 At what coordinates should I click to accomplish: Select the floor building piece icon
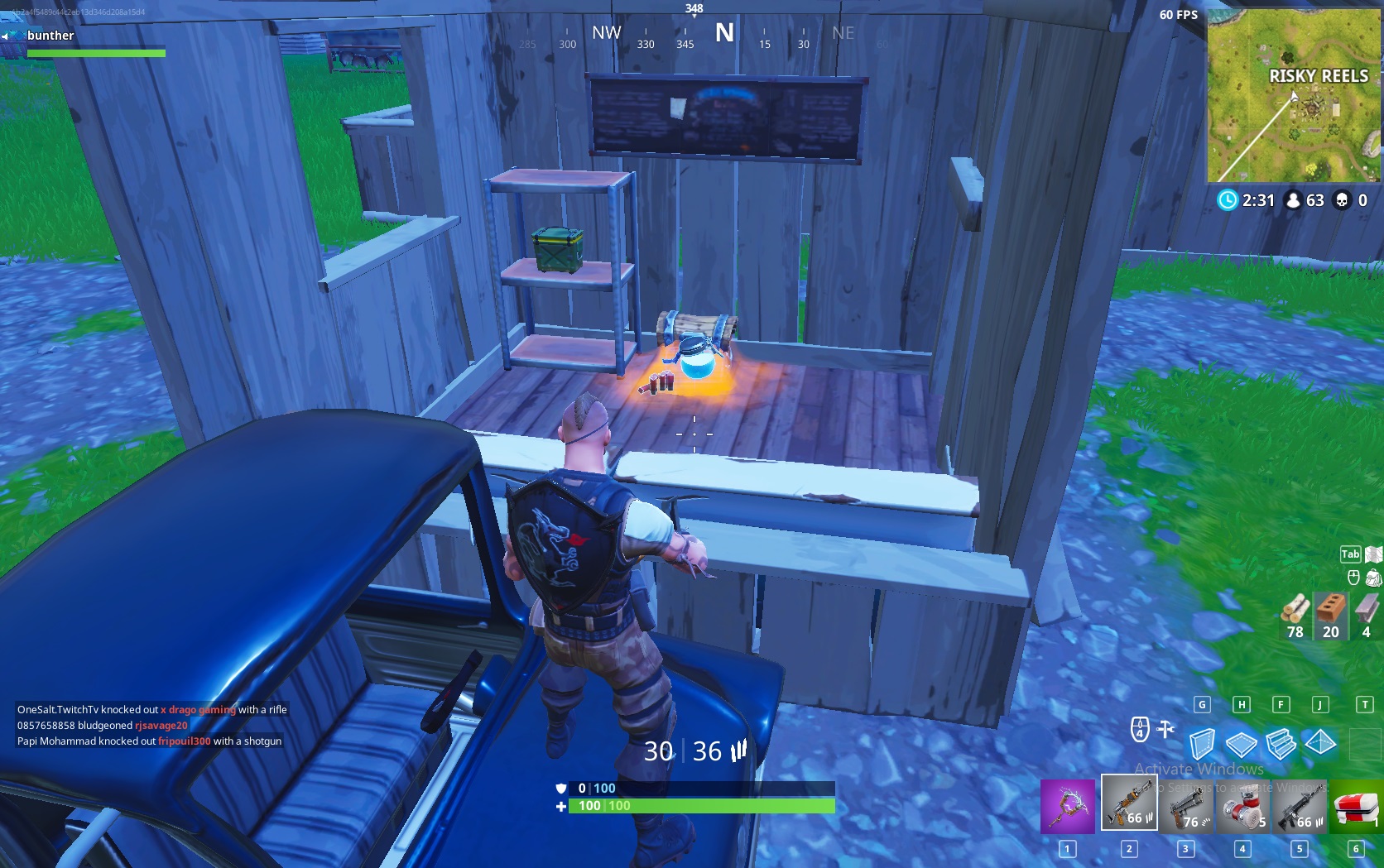1242,744
